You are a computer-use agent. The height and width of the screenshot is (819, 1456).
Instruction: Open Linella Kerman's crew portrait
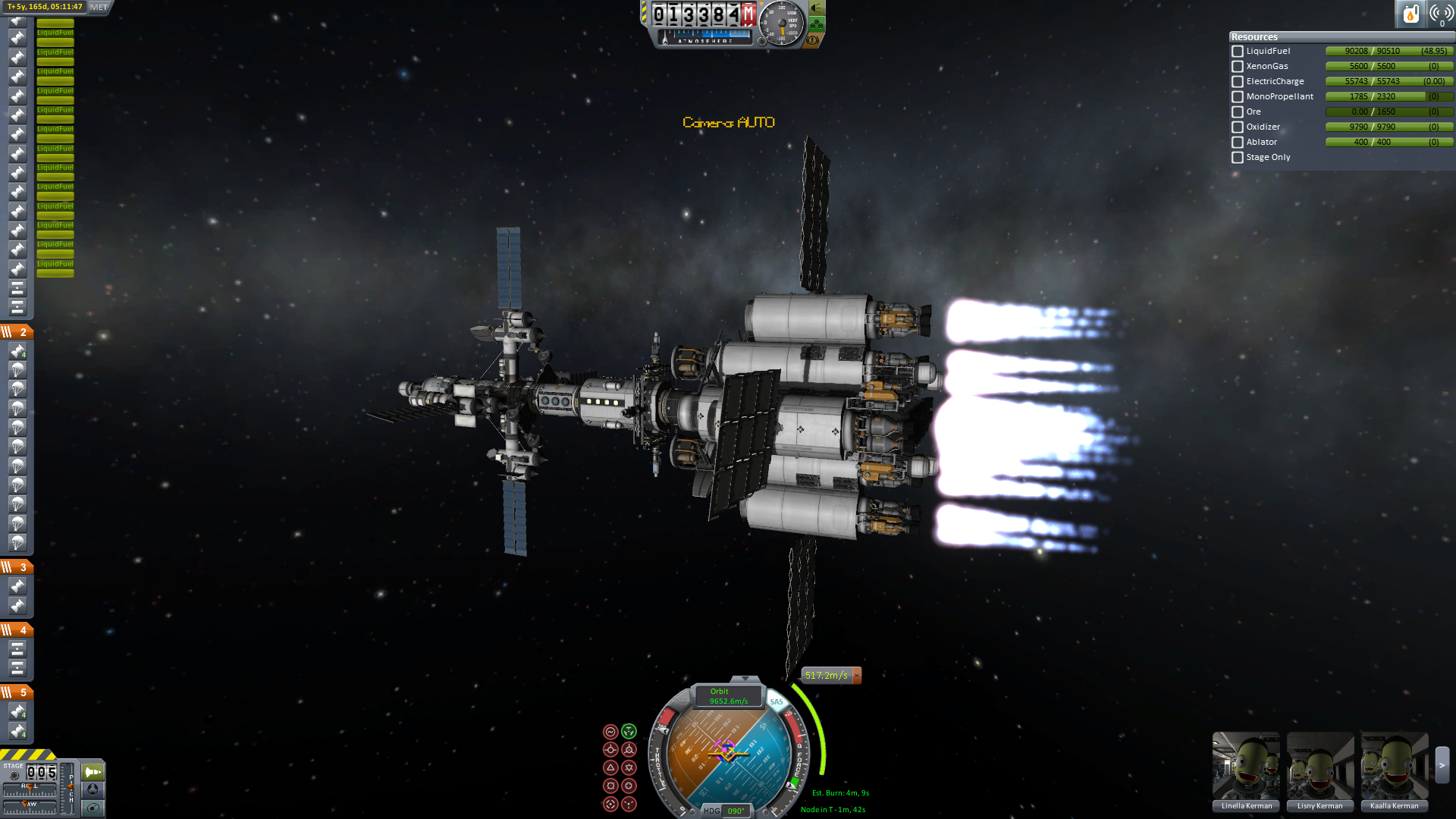pos(1246,766)
